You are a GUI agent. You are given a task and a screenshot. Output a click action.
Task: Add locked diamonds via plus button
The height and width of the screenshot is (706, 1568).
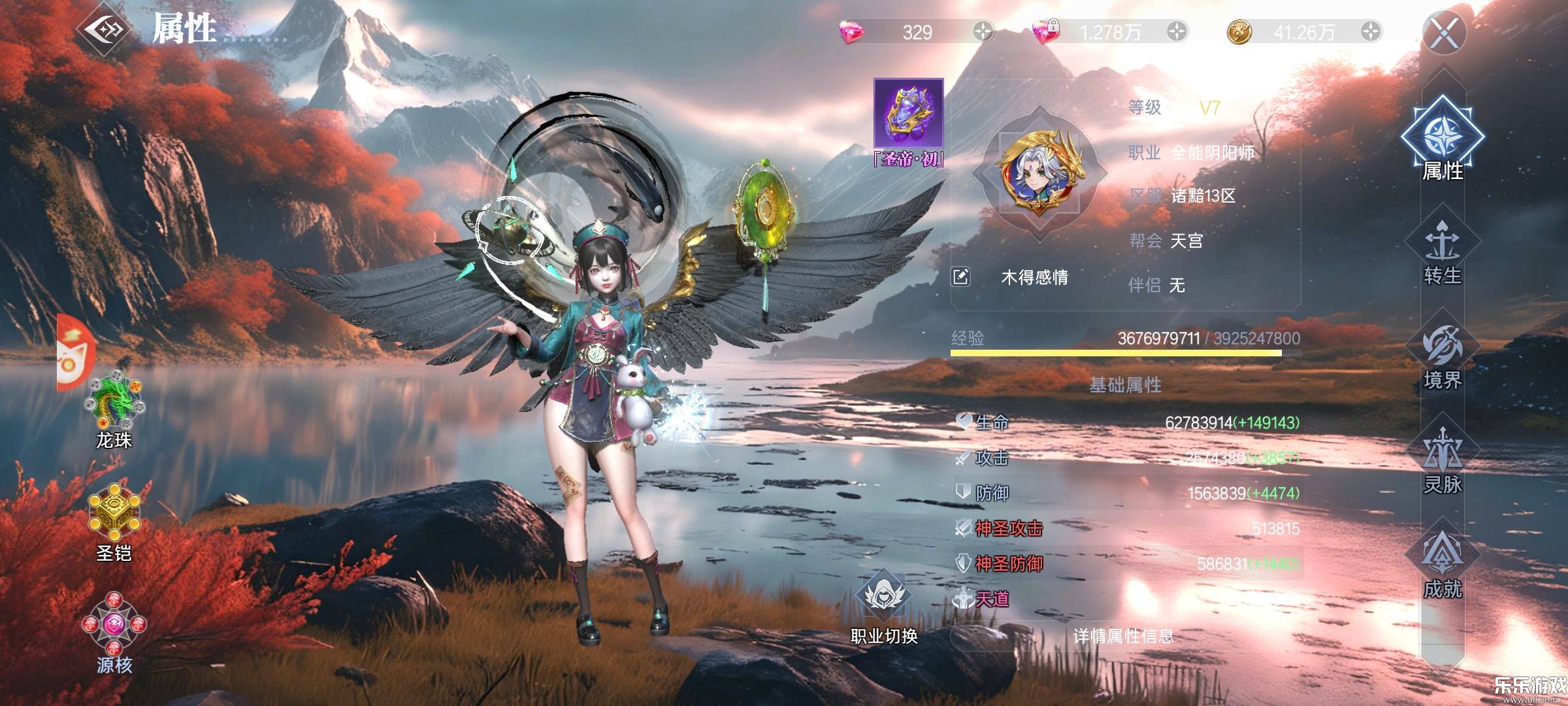[1176, 31]
